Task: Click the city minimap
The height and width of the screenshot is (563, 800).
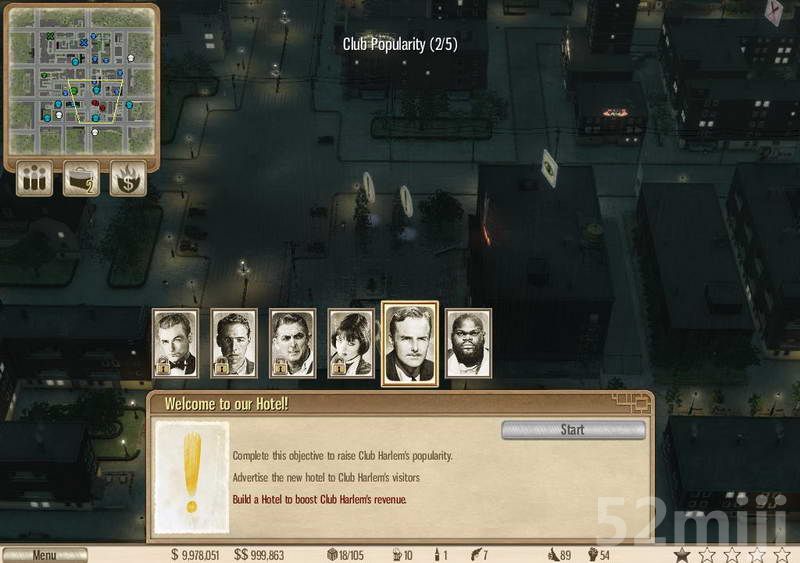Action: 82,79
